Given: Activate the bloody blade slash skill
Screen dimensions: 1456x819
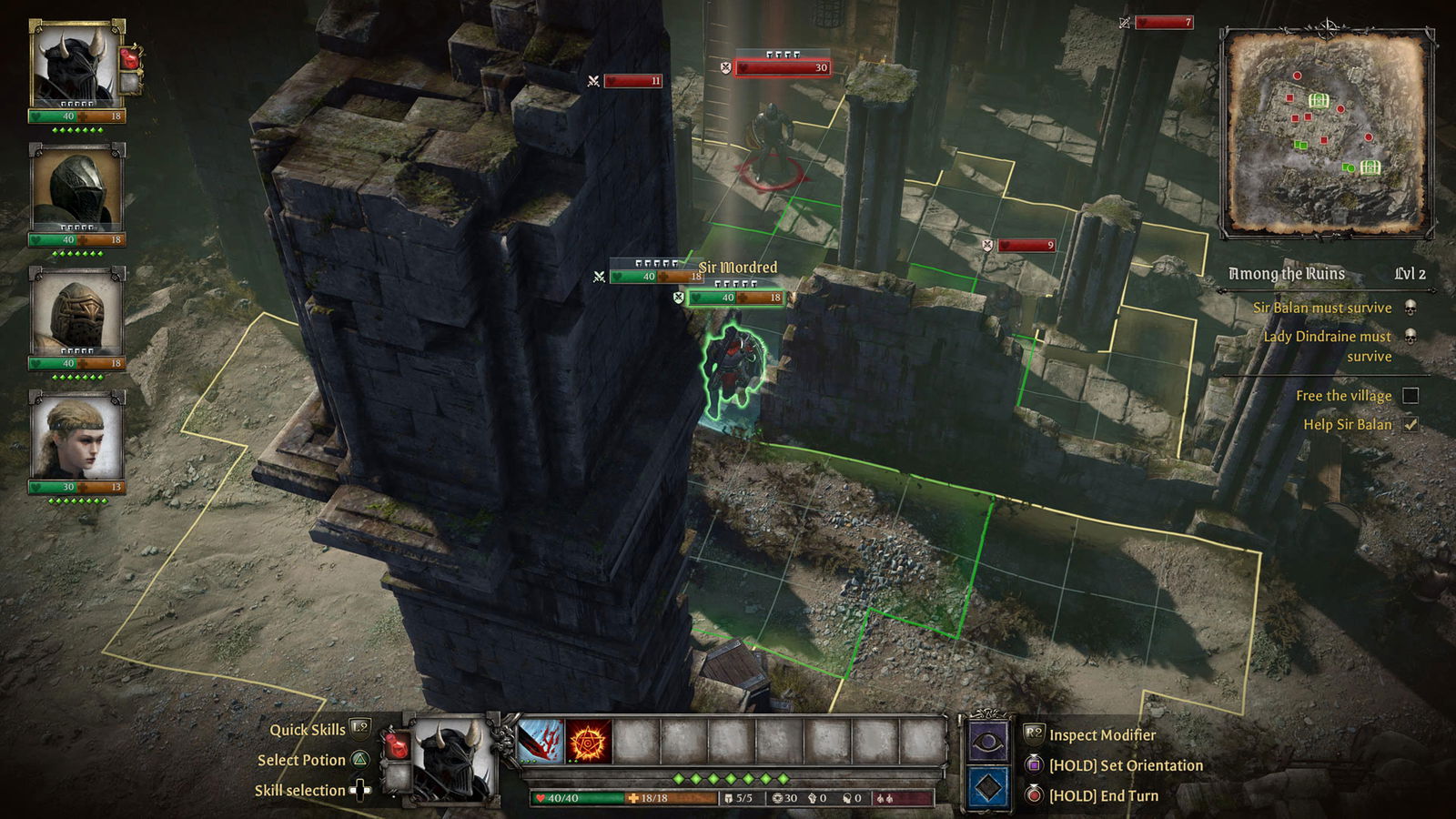Looking at the screenshot, I should click(x=541, y=741).
